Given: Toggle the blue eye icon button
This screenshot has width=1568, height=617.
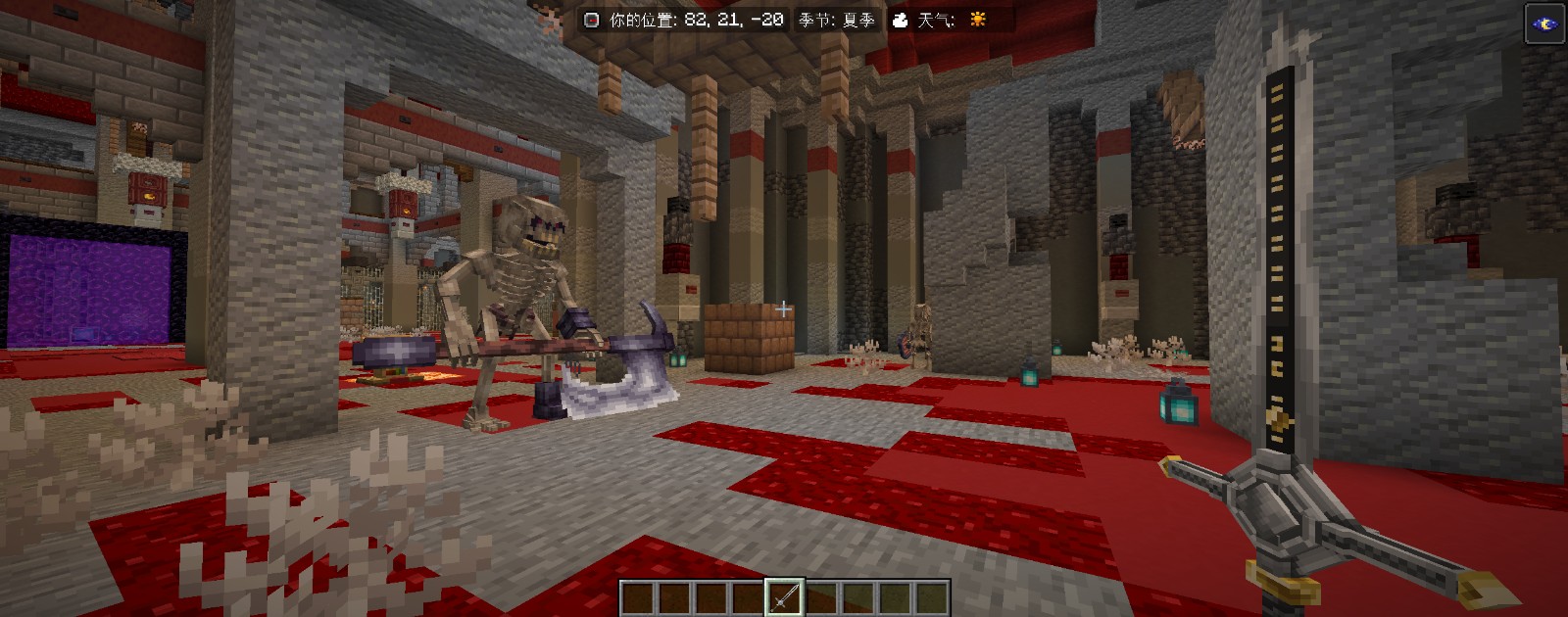Looking at the screenshot, I should pyautogui.click(x=1545, y=24).
